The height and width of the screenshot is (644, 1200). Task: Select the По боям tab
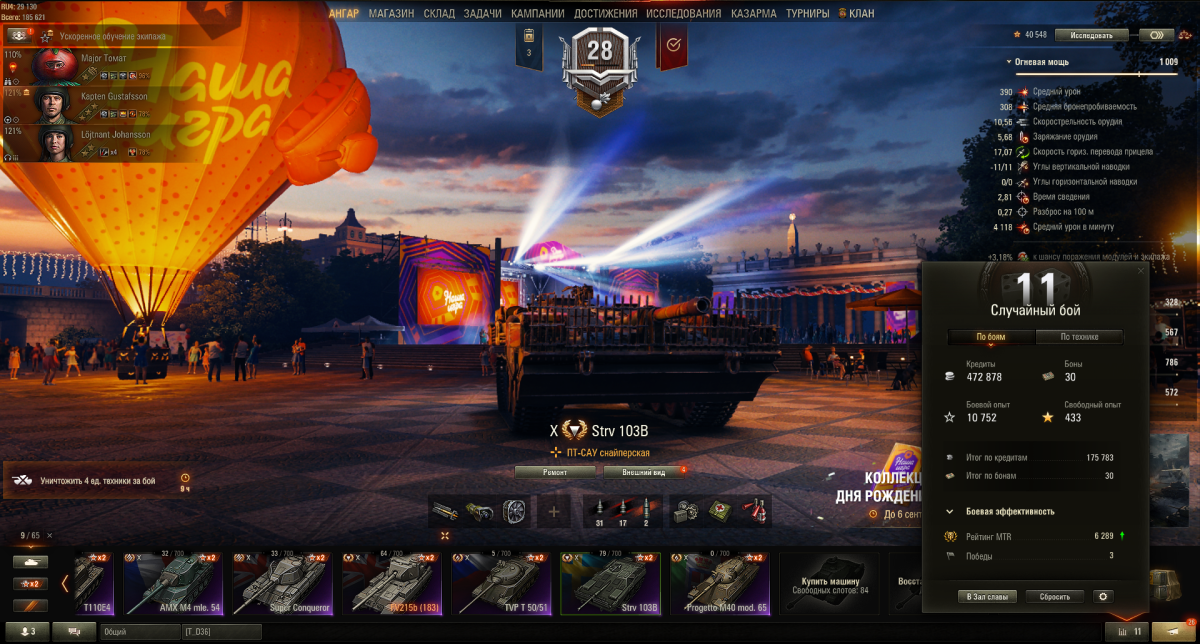pos(991,337)
